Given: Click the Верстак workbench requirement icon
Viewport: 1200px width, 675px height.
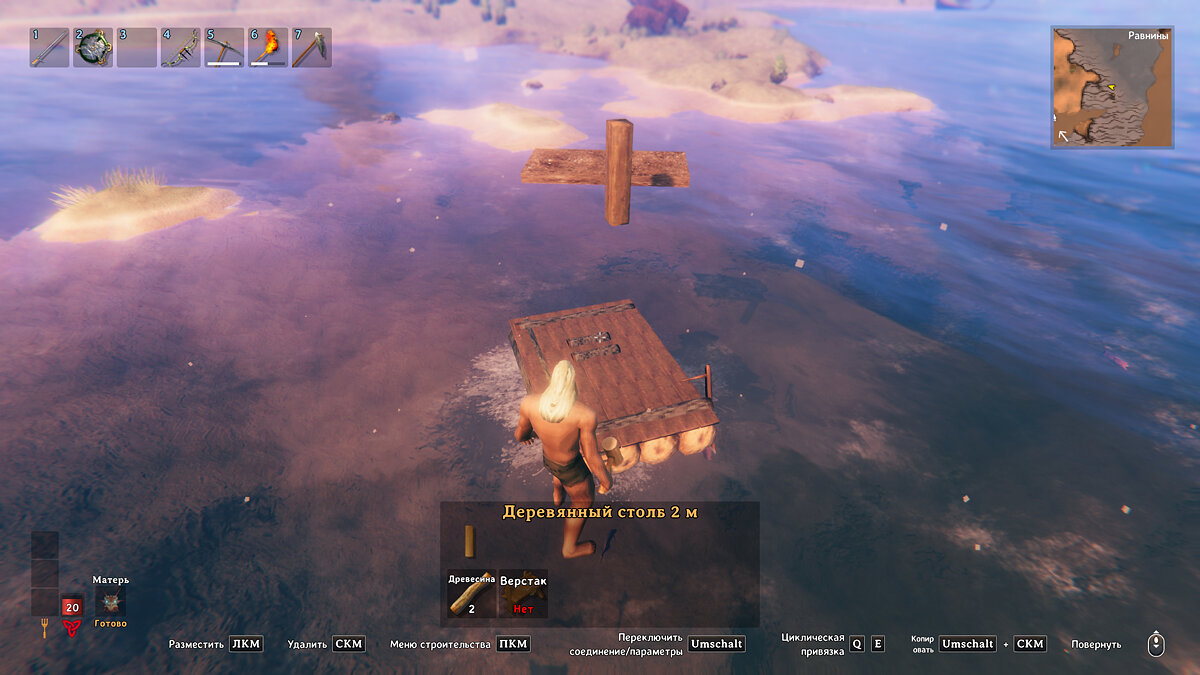Looking at the screenshot, I should [523, 594].
